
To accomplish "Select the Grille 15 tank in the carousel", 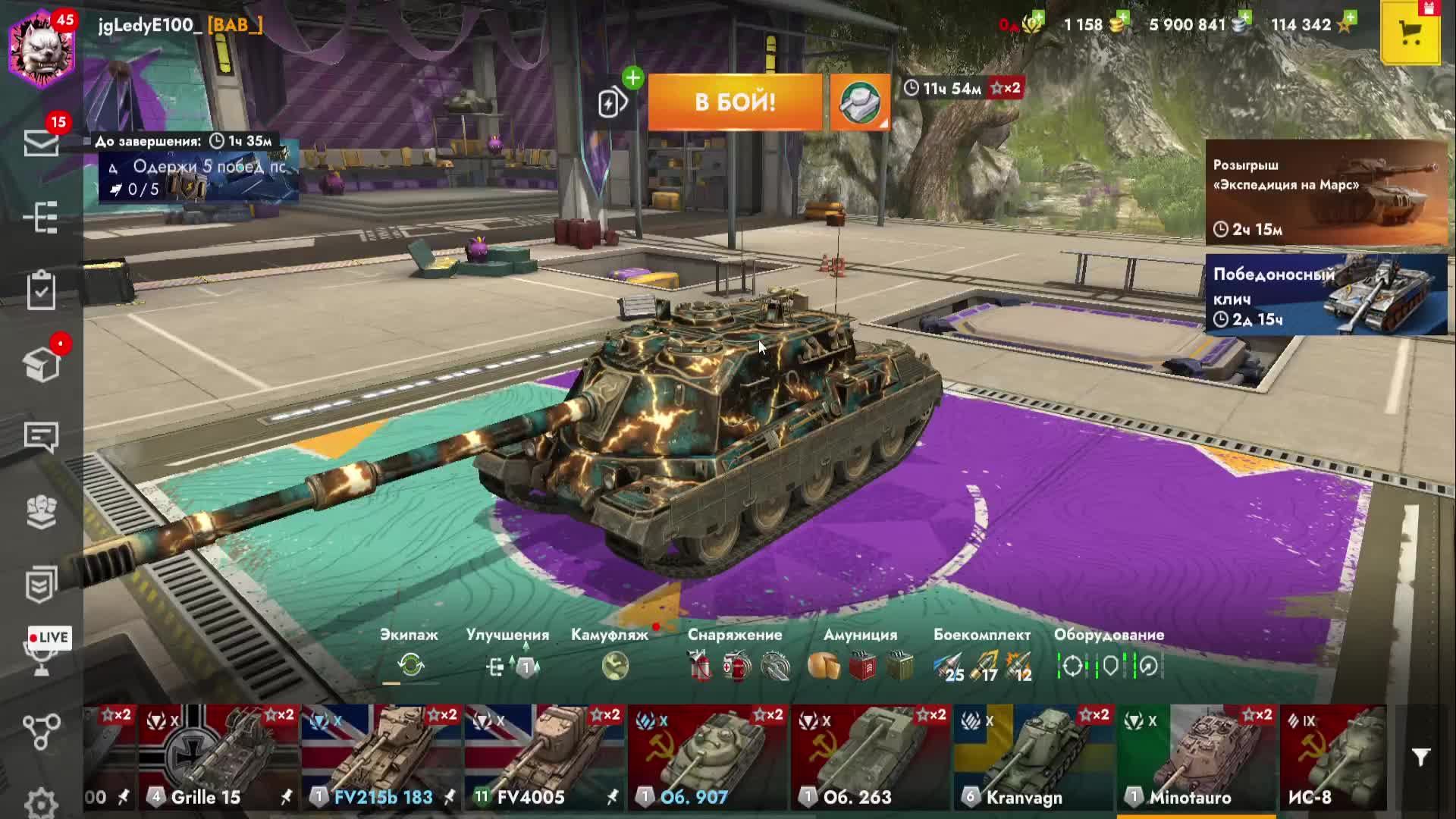I will 219,757.
